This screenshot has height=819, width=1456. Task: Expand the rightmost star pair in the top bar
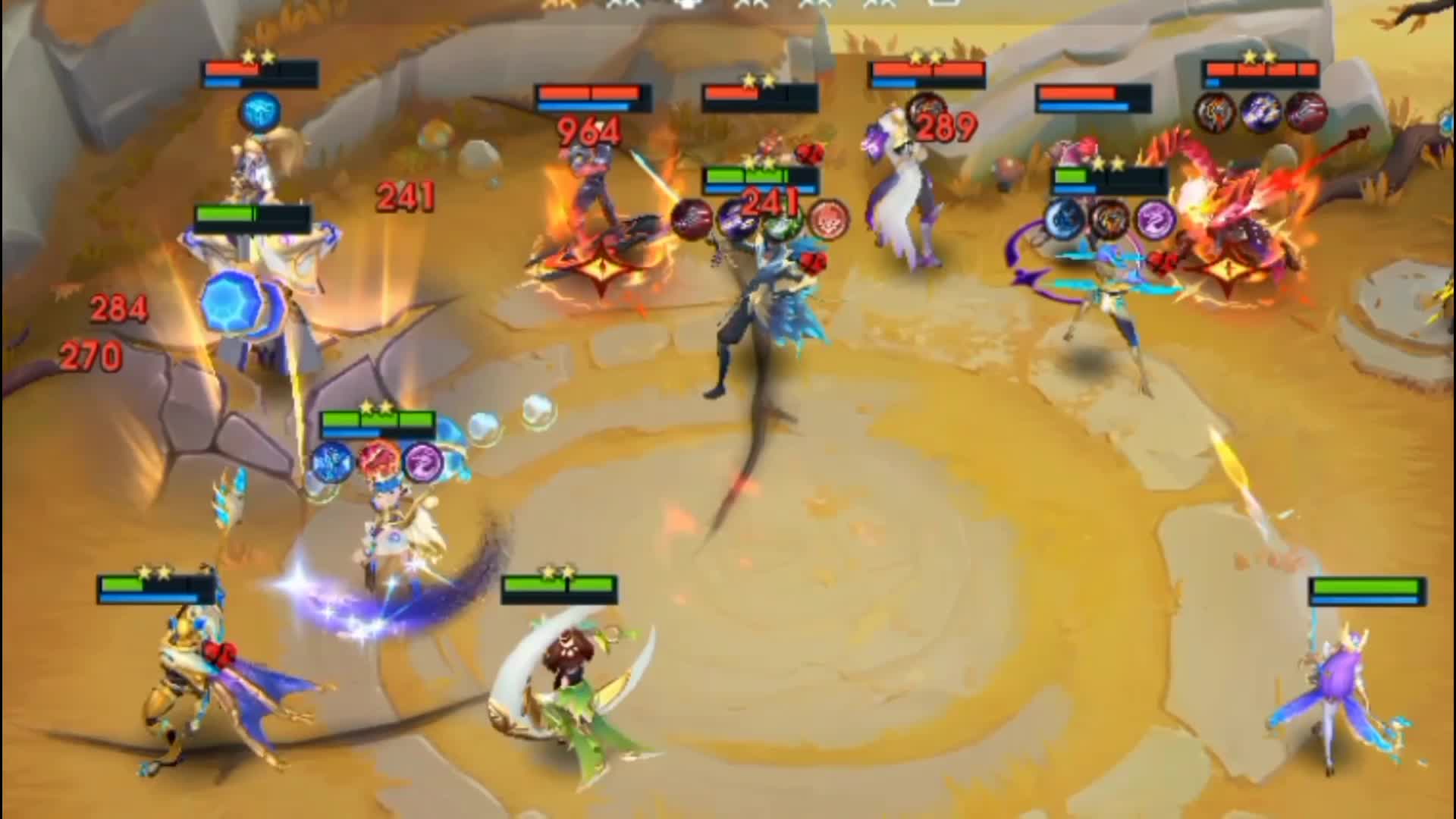point(880,5)
